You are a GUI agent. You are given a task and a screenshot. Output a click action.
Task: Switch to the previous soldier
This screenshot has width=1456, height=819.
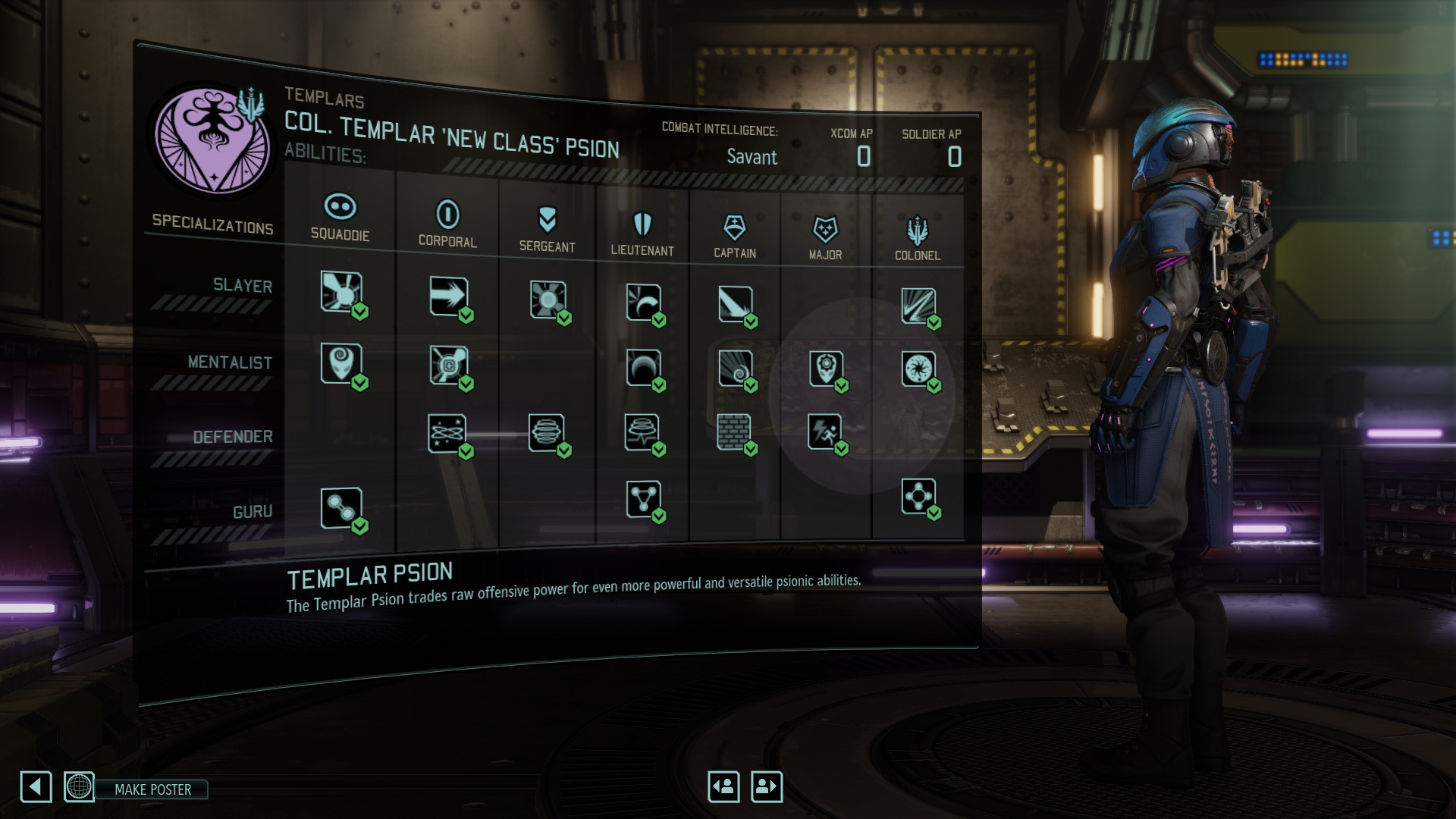pyautogui.click(x=723, y=786)
